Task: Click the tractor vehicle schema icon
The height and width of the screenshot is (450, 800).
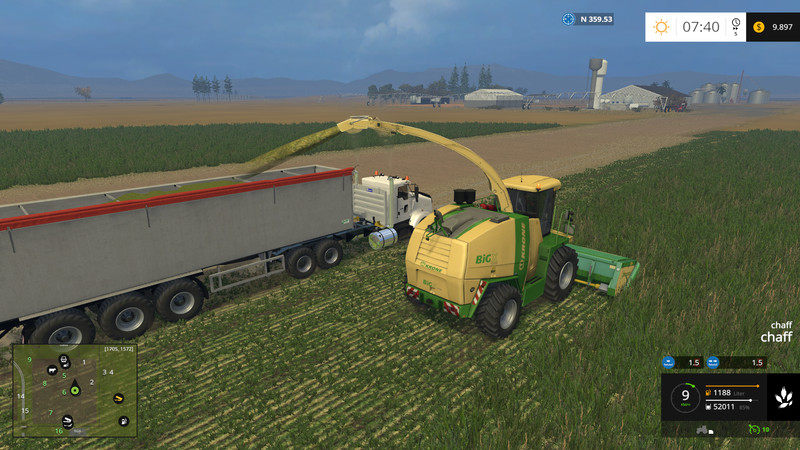Action: point(703,430)
